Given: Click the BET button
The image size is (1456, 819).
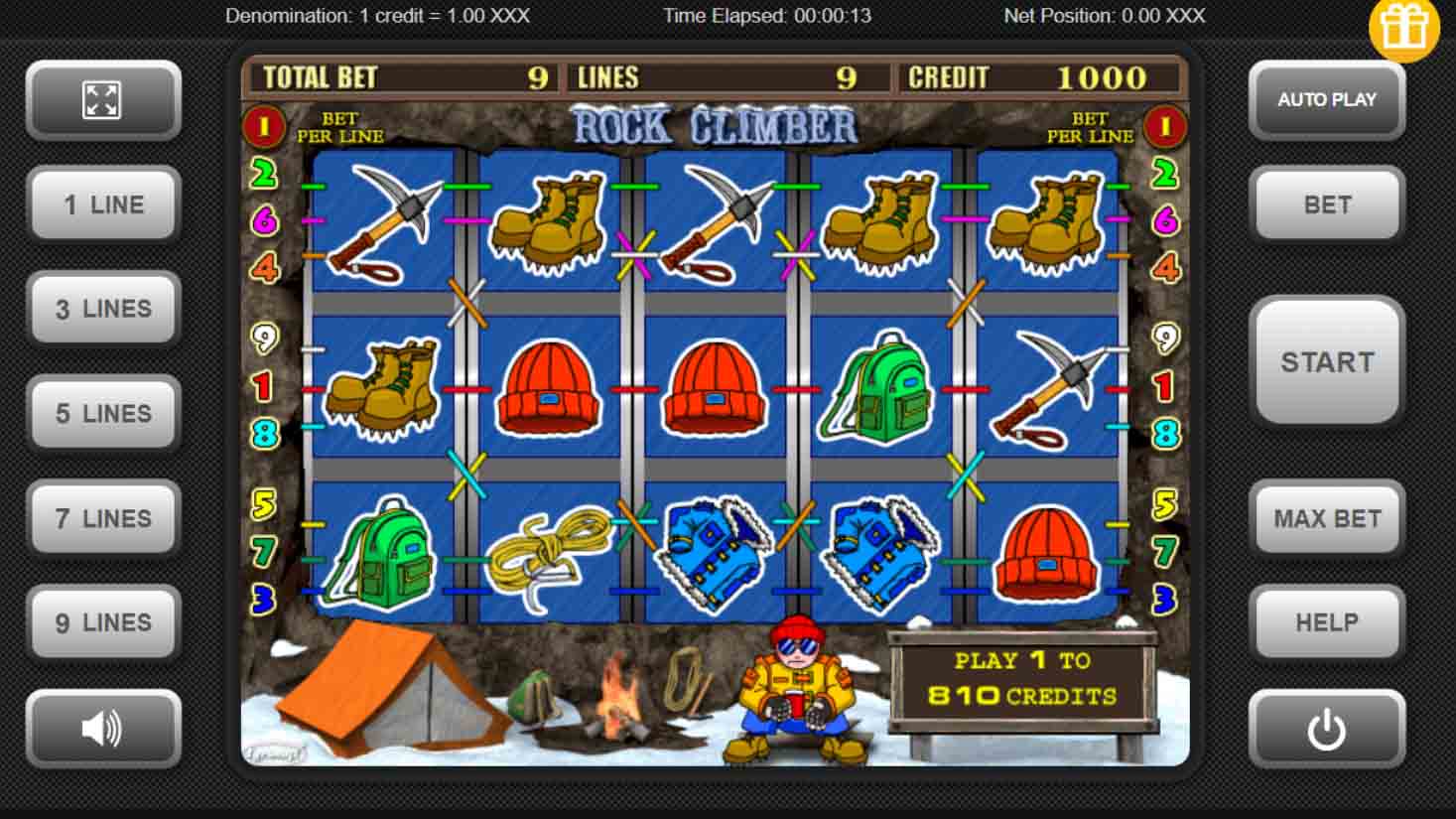Looking at the screenshot, I should click(1326, 205).
